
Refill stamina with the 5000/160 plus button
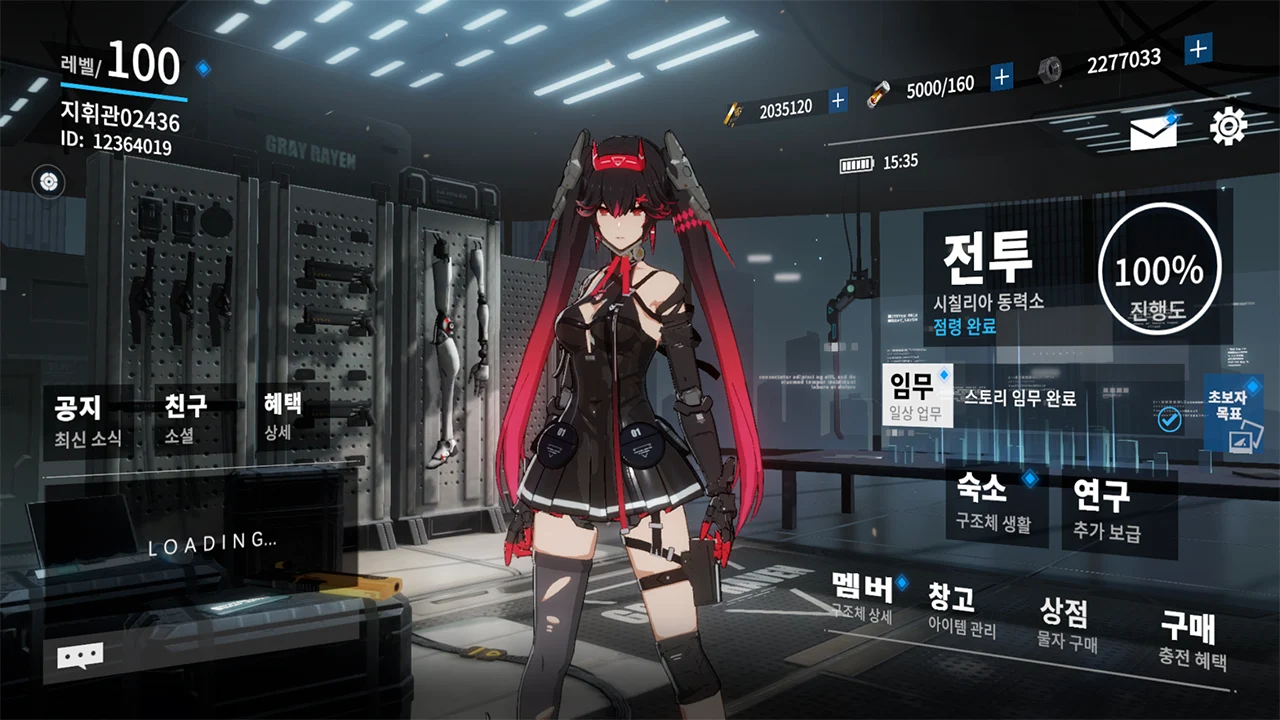coord(1001,76)
